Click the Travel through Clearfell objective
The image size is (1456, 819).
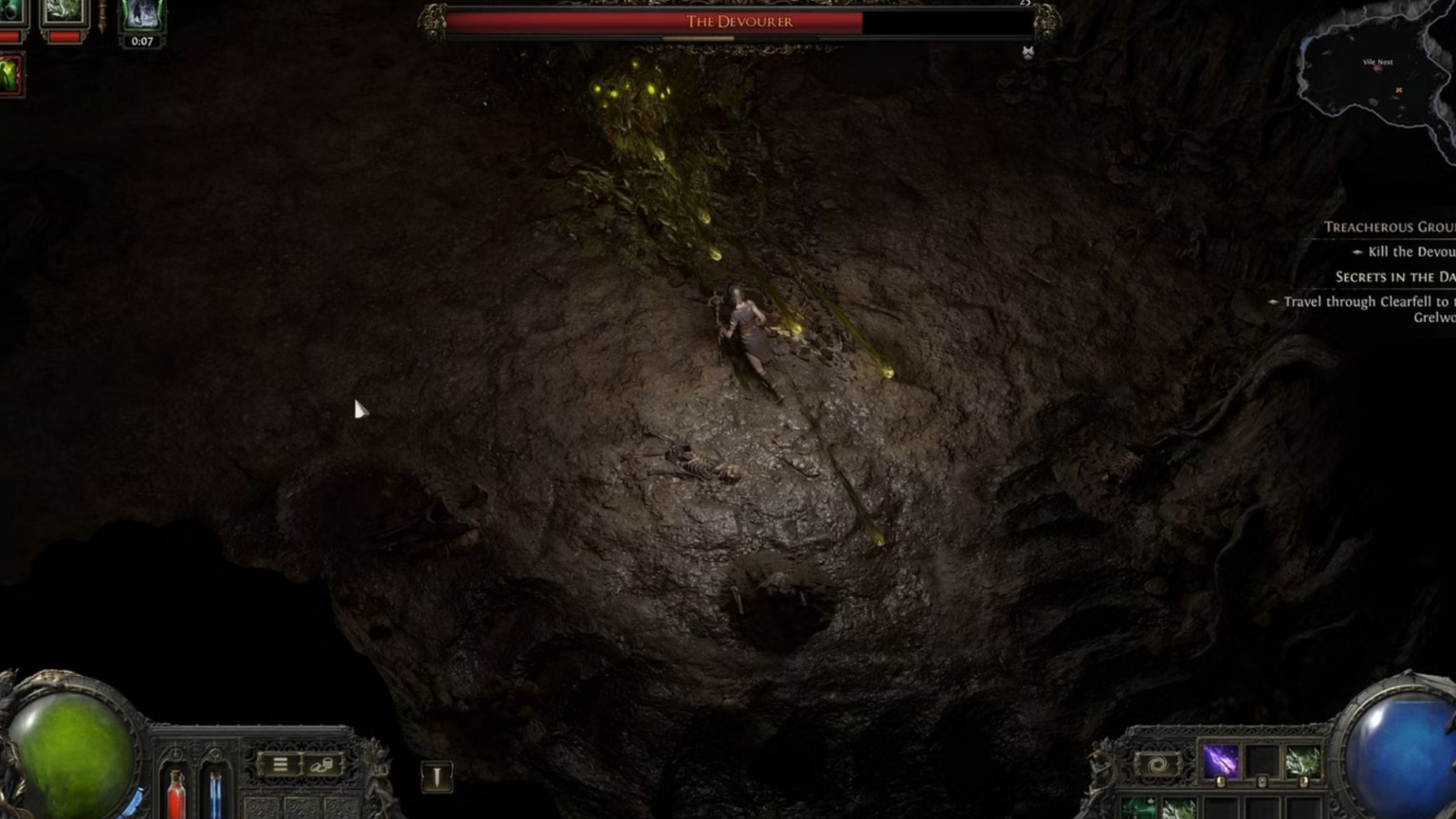(1368, 300)
